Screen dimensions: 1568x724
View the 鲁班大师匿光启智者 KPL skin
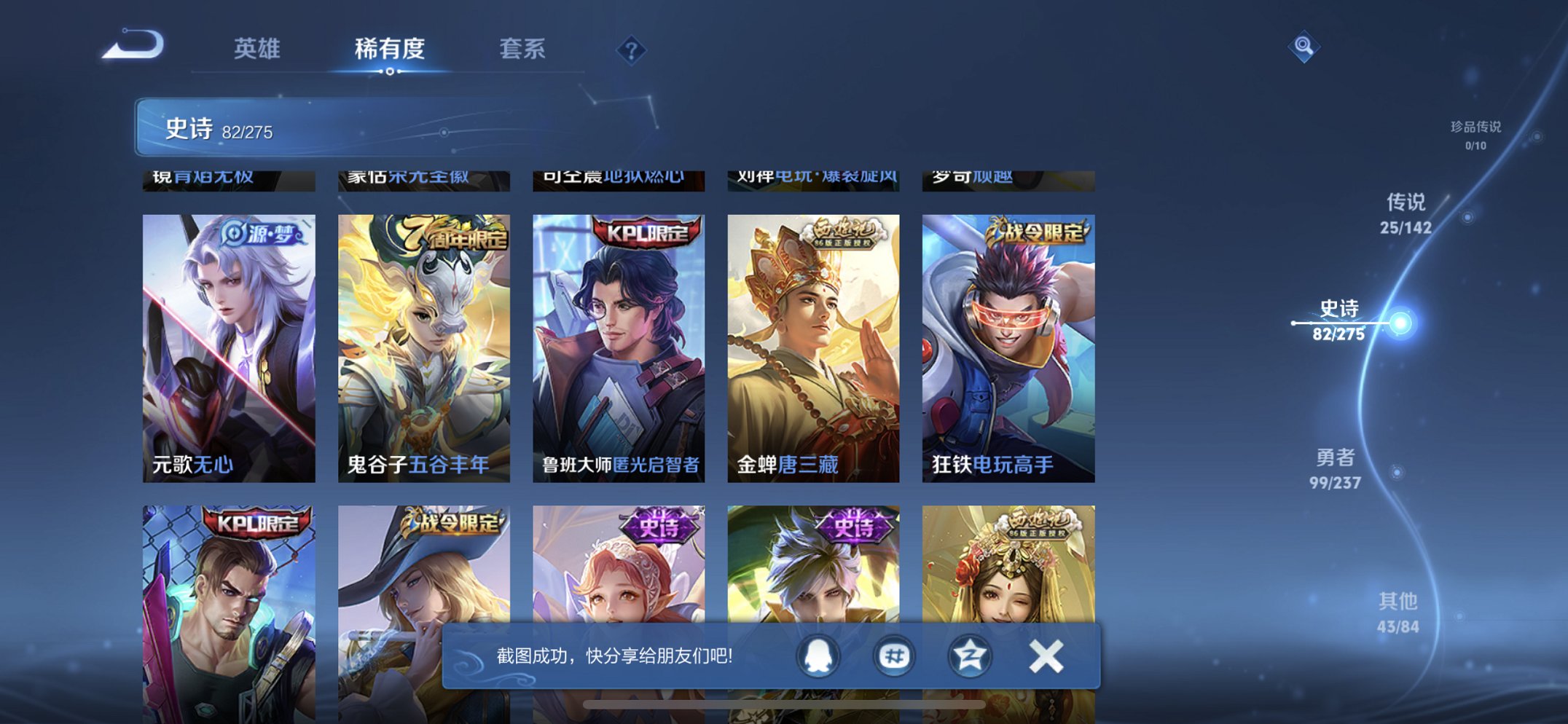617,342
